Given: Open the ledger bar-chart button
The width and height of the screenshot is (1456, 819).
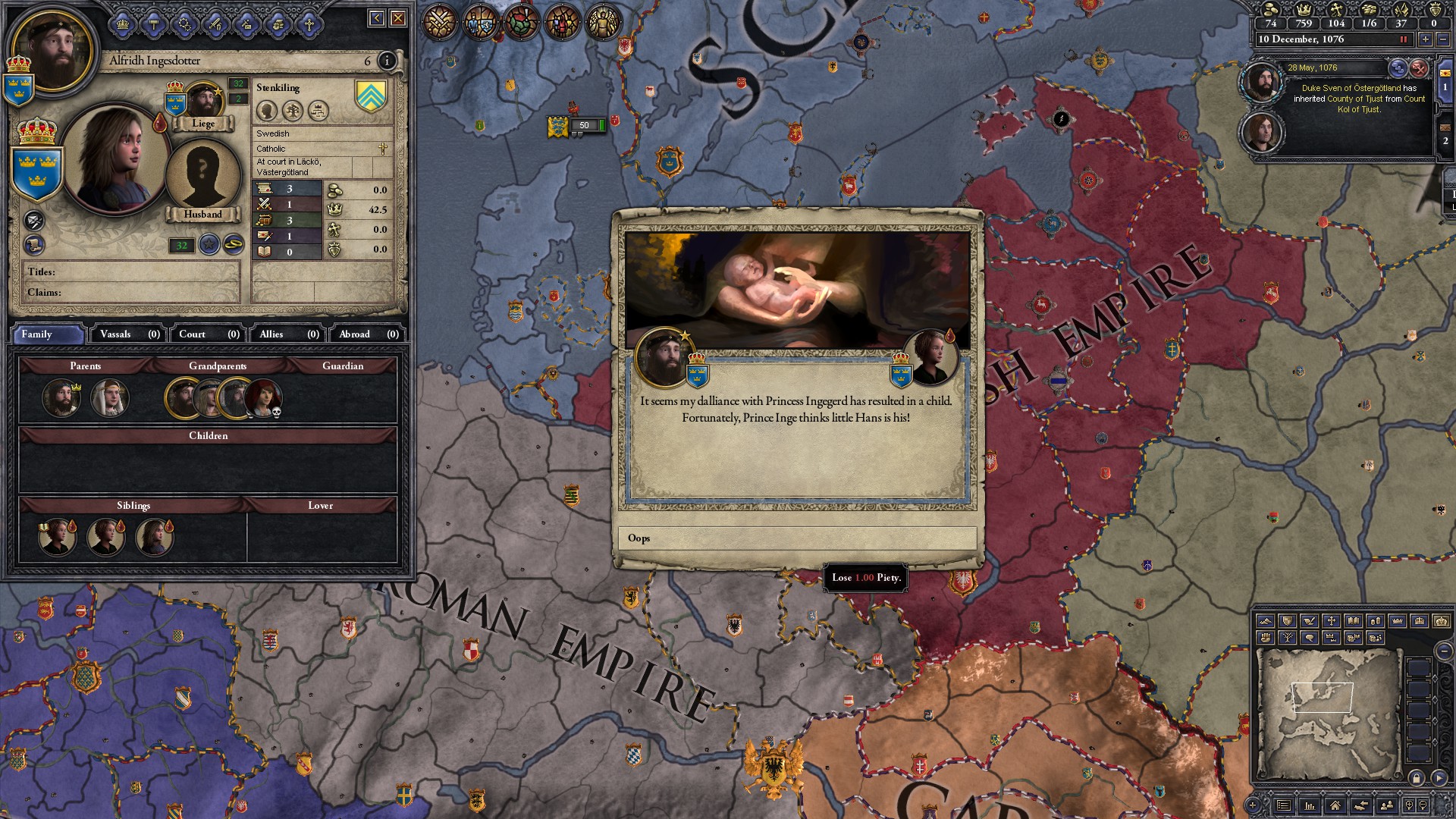Looking at the screenshot, I should tap(1310, 805).
